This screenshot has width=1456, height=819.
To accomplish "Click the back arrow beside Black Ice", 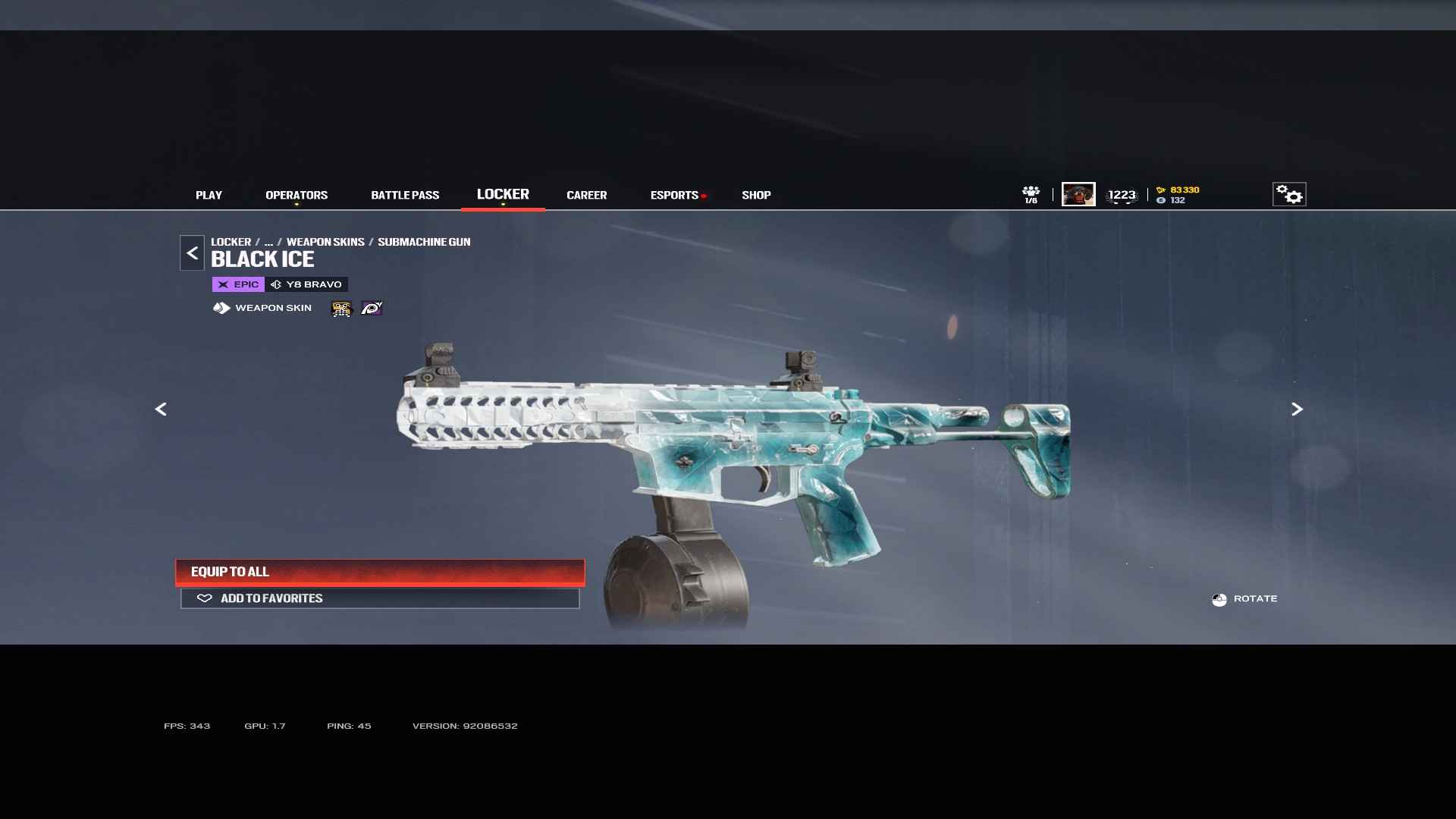I will coord(192,253).
